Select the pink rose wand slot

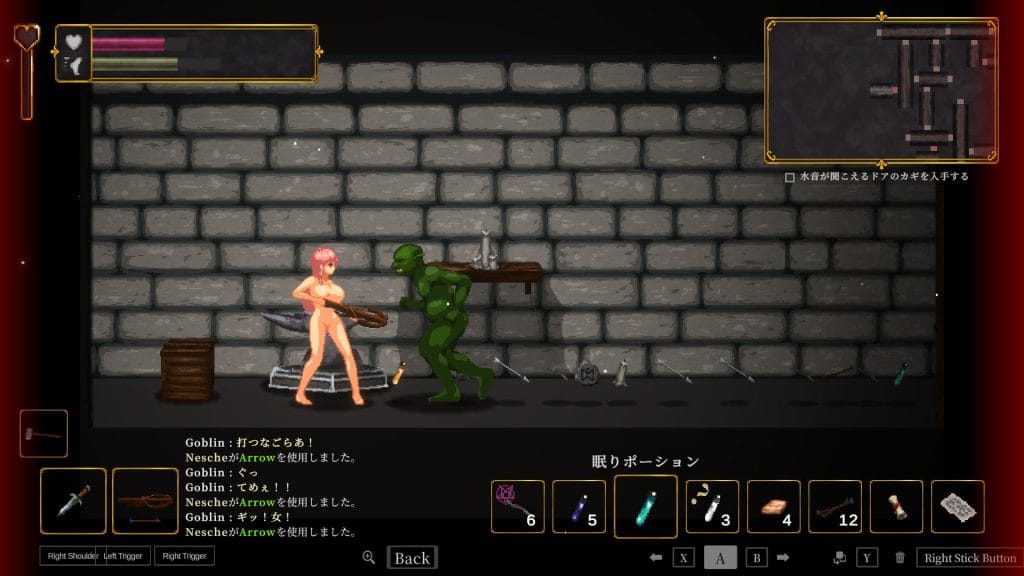pos(518,507)
